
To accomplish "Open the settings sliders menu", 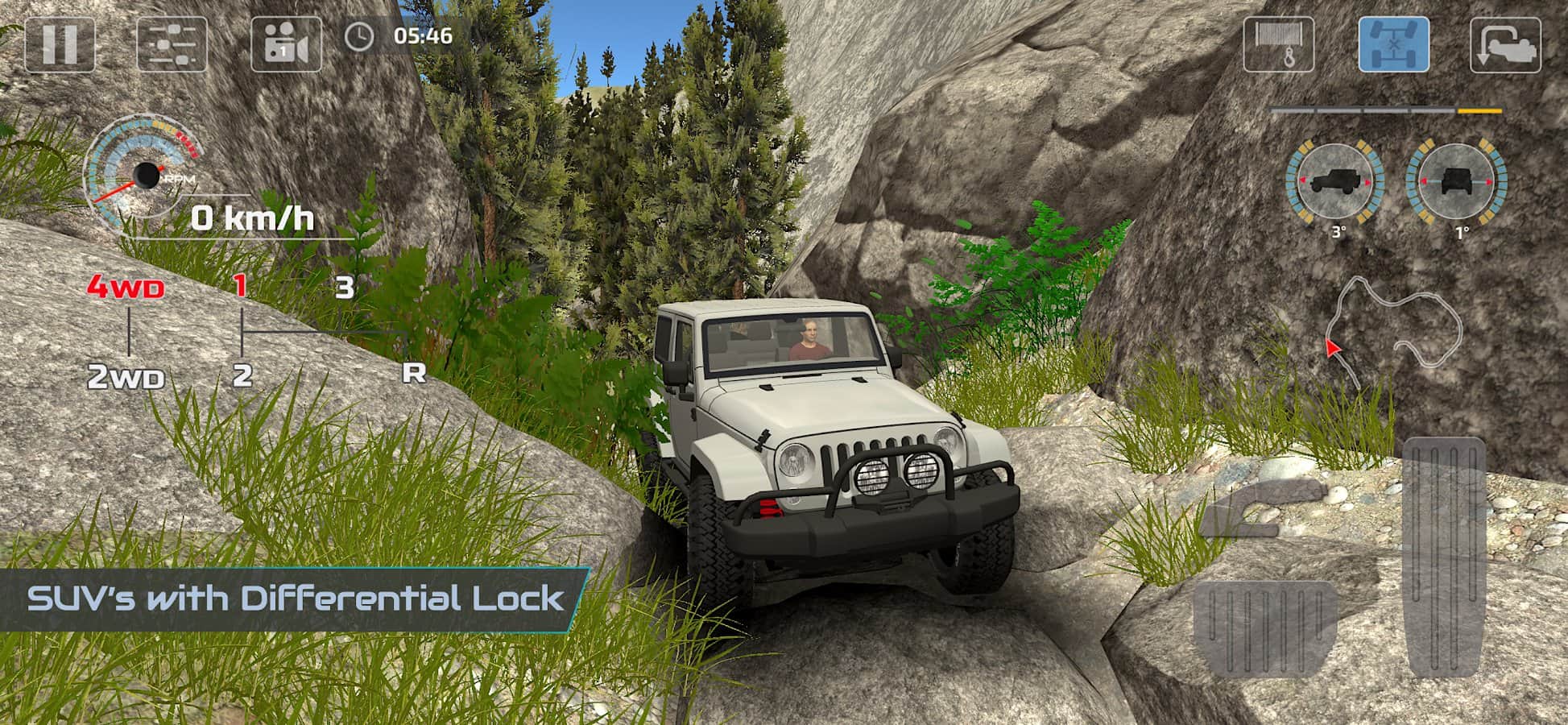I will click(x=172, y=43).
